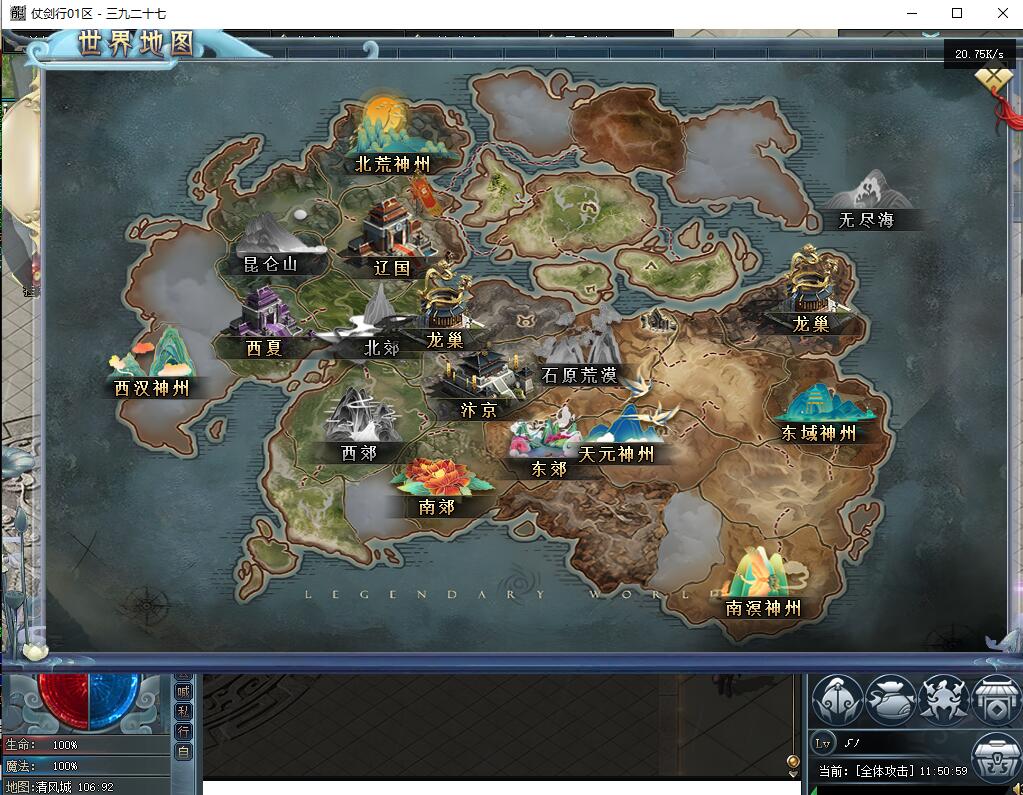Image resolution: width=1023 pixels, height=795 pixels.
Task: Switch chat to the 私 whisper channel
Action: click(183, 711)
